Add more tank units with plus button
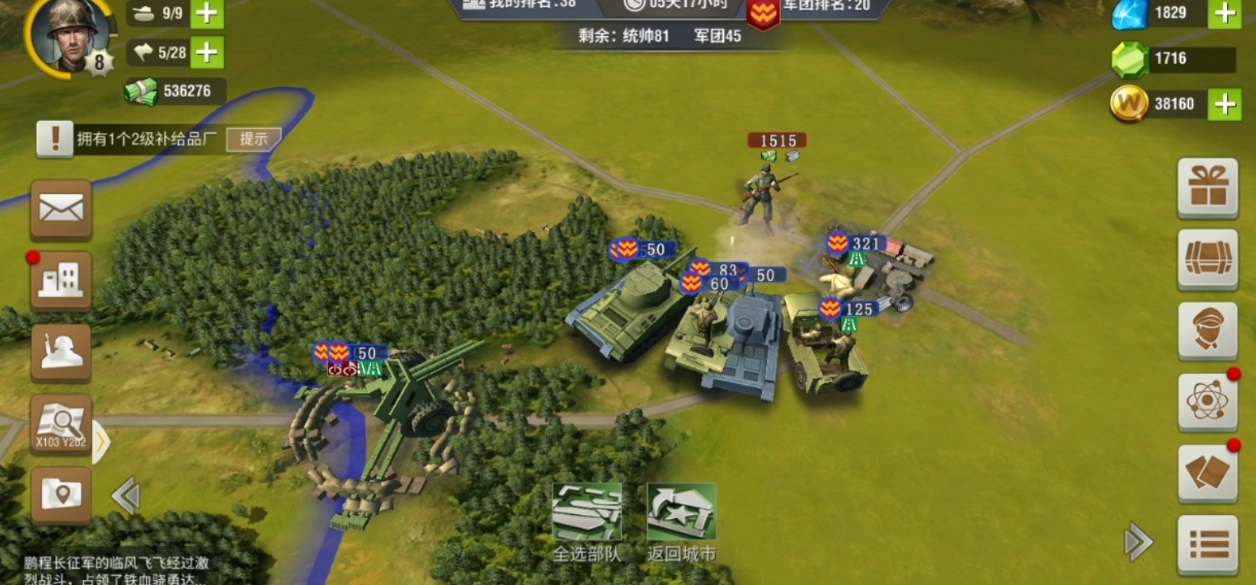The image size is (1256, 585). point(207,14)
